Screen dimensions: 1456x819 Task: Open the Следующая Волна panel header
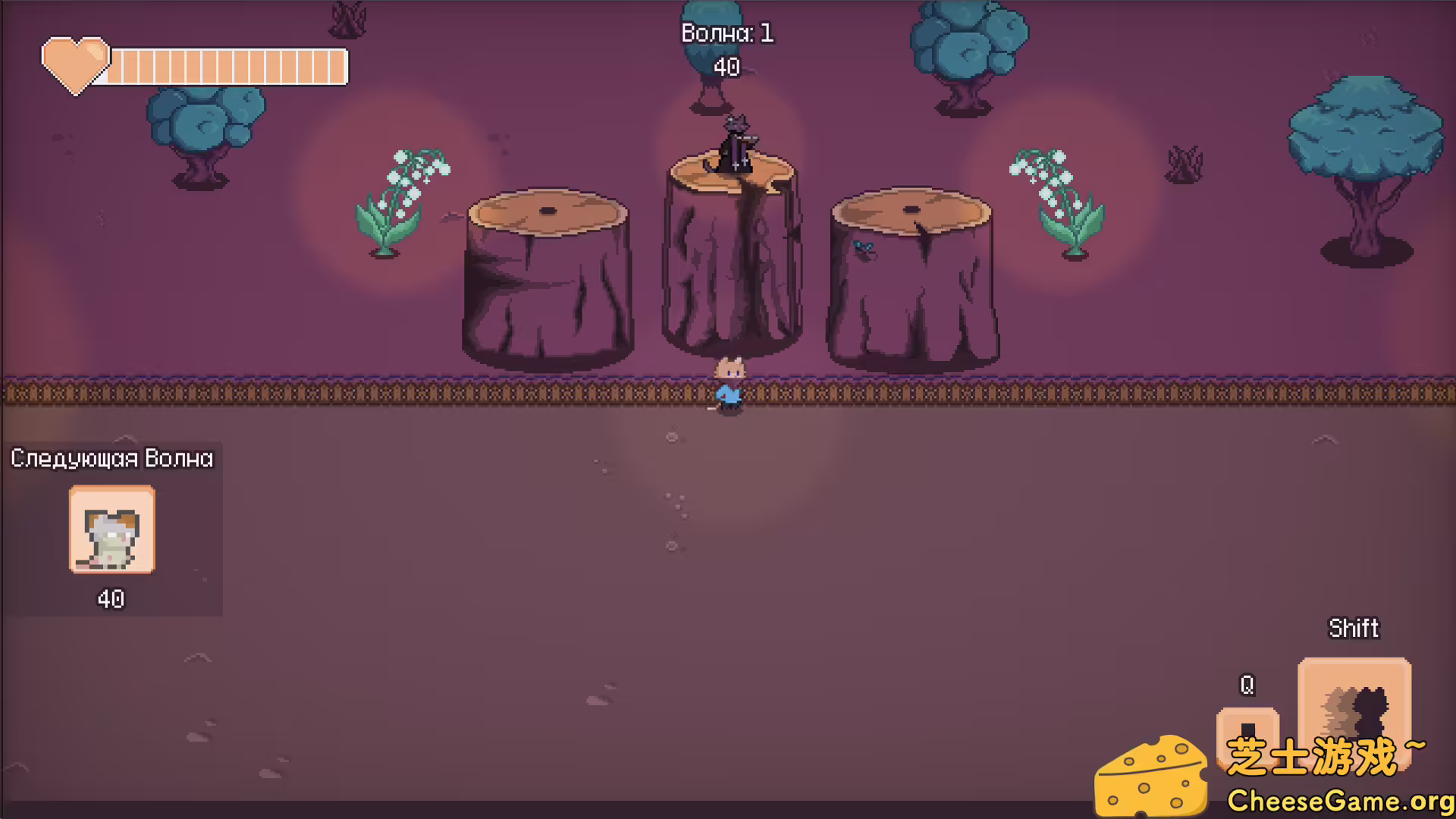111,458
